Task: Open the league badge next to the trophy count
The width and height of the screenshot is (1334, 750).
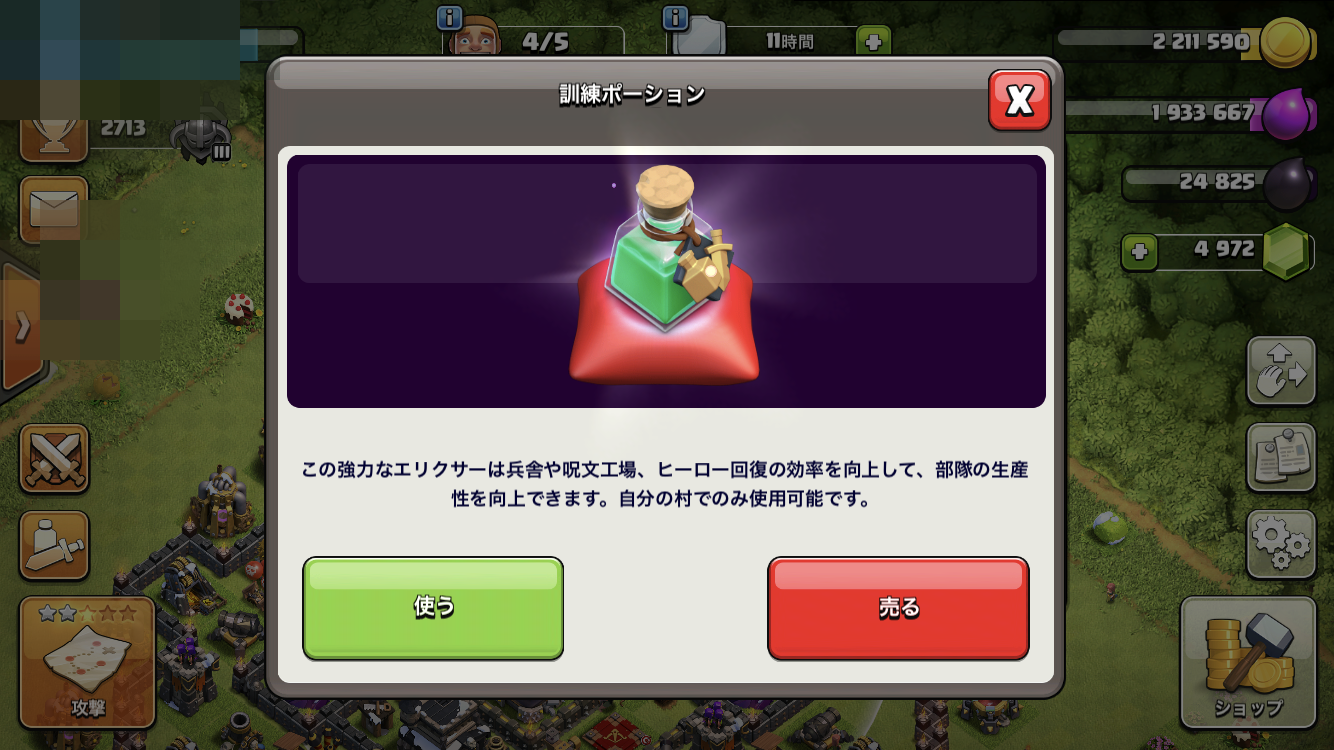Action: point(200,138)
